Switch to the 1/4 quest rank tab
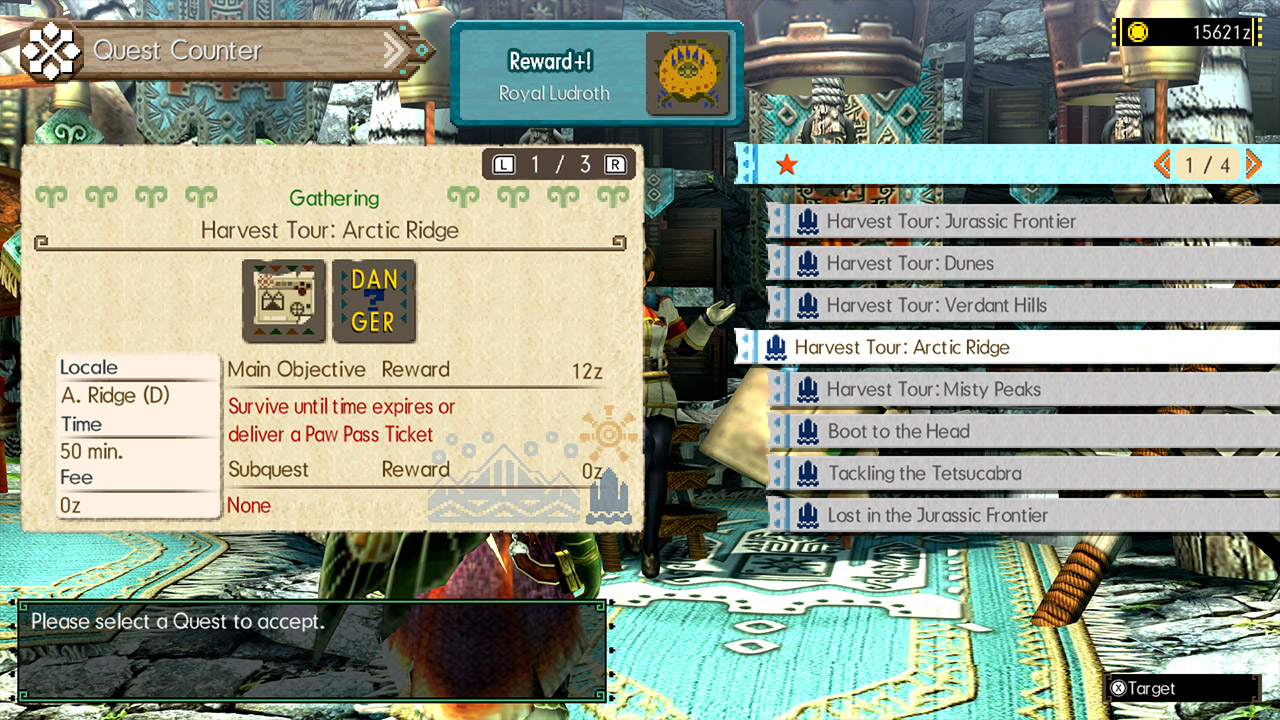The image size is (1280, 720). pyautogui.click(x=1210, y=164)
